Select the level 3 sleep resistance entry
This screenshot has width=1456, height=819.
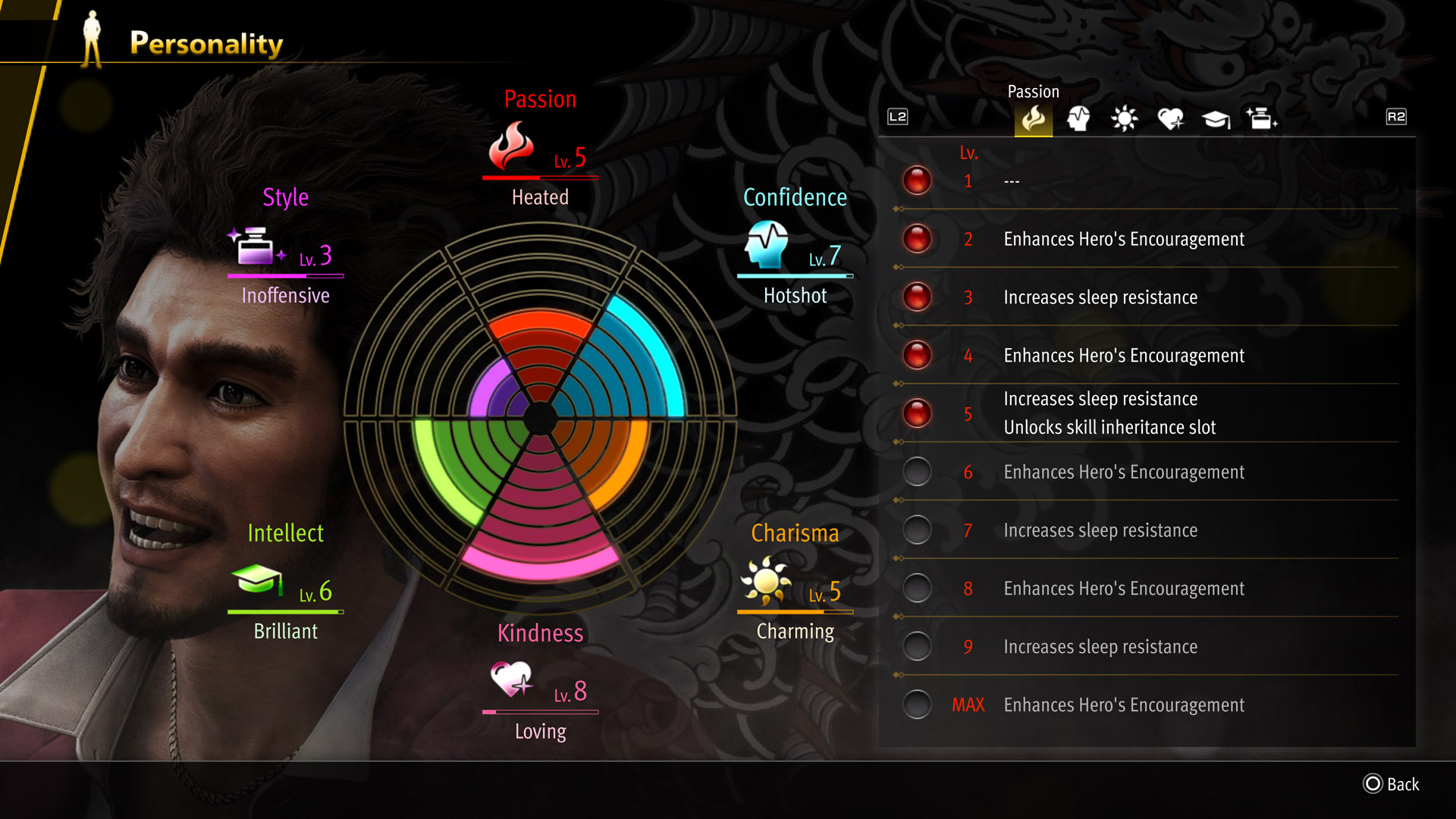(1100, 297)
